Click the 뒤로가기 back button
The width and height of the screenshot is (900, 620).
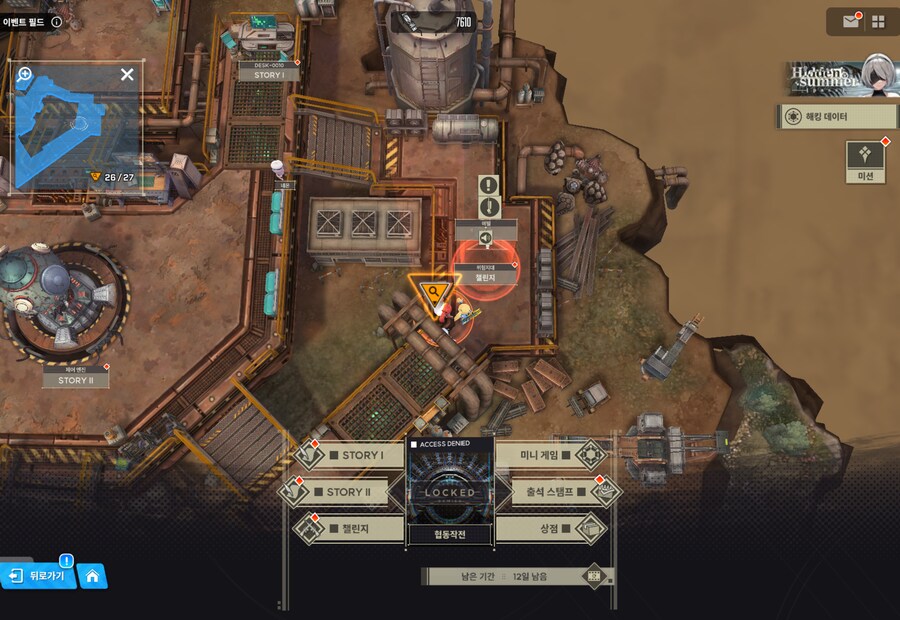pyautogui.click(x=40, y=576)
